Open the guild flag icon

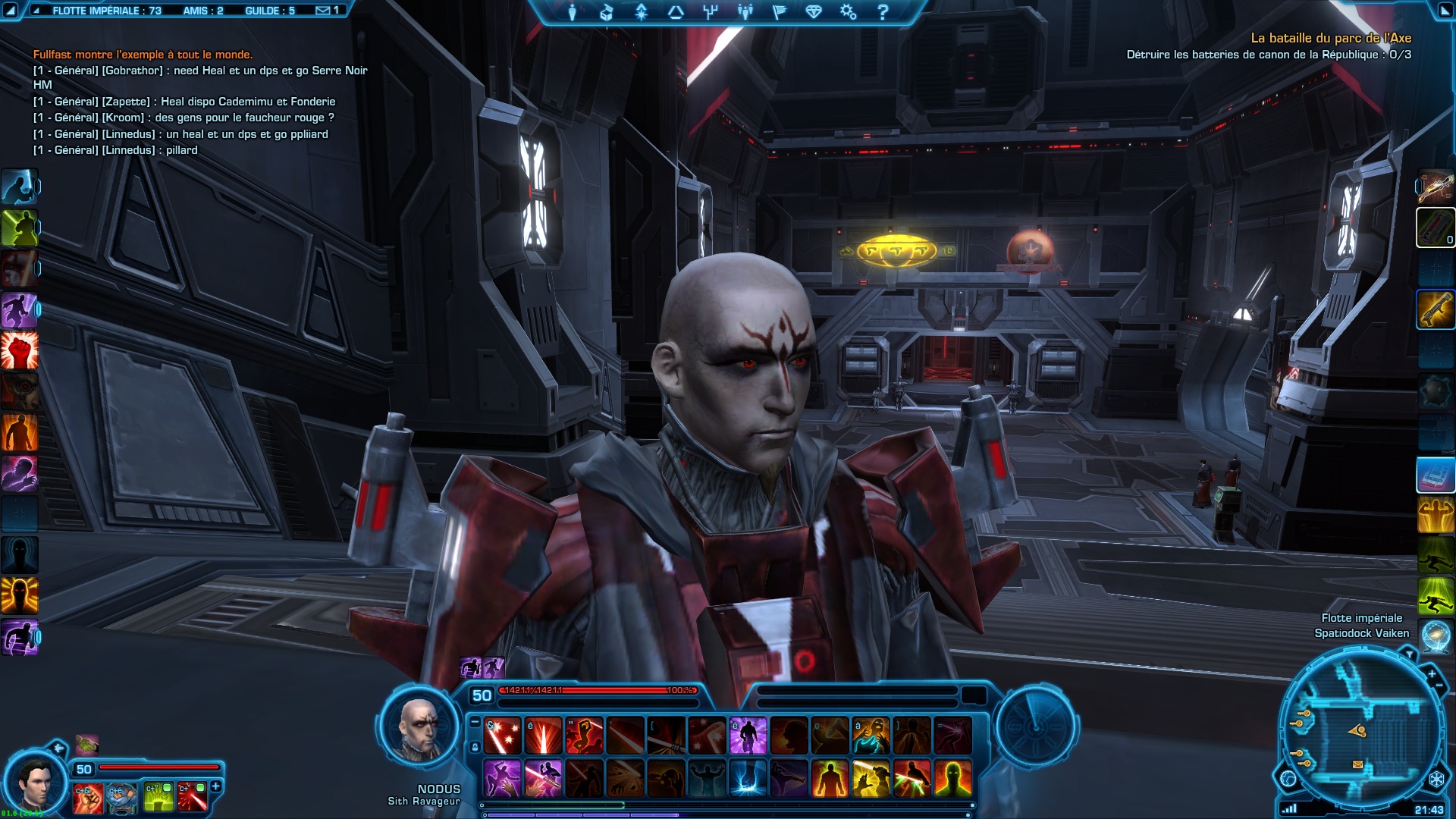[779, 11]
